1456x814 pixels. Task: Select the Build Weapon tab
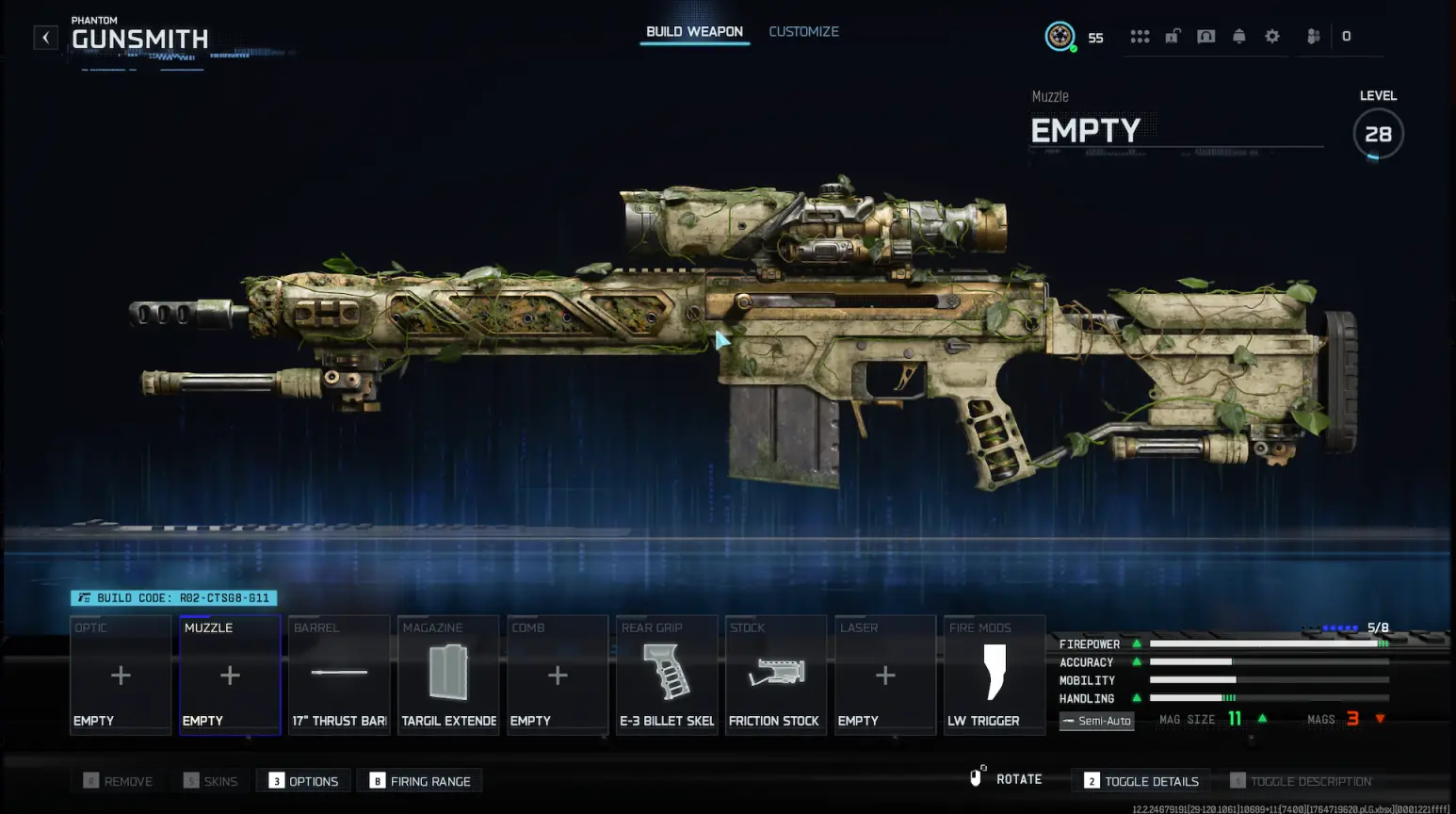click(694, 31)
